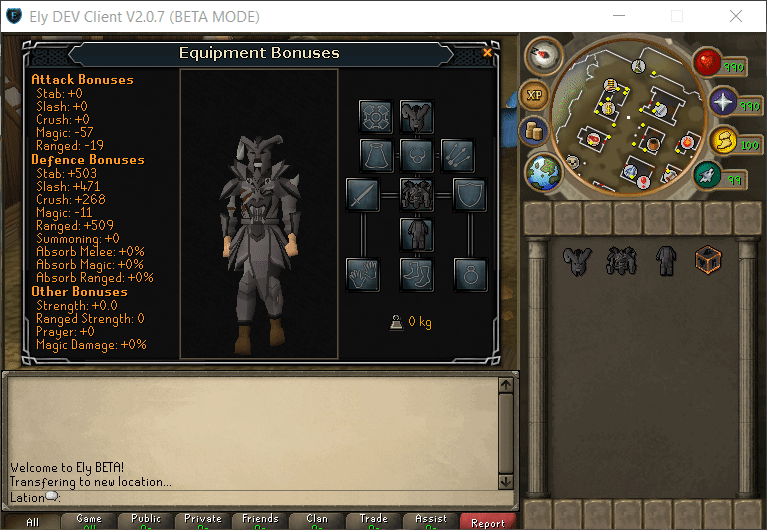Activate the prayer star orb
The height and width of the screenshot is (530, 767).
coord(722,101)
